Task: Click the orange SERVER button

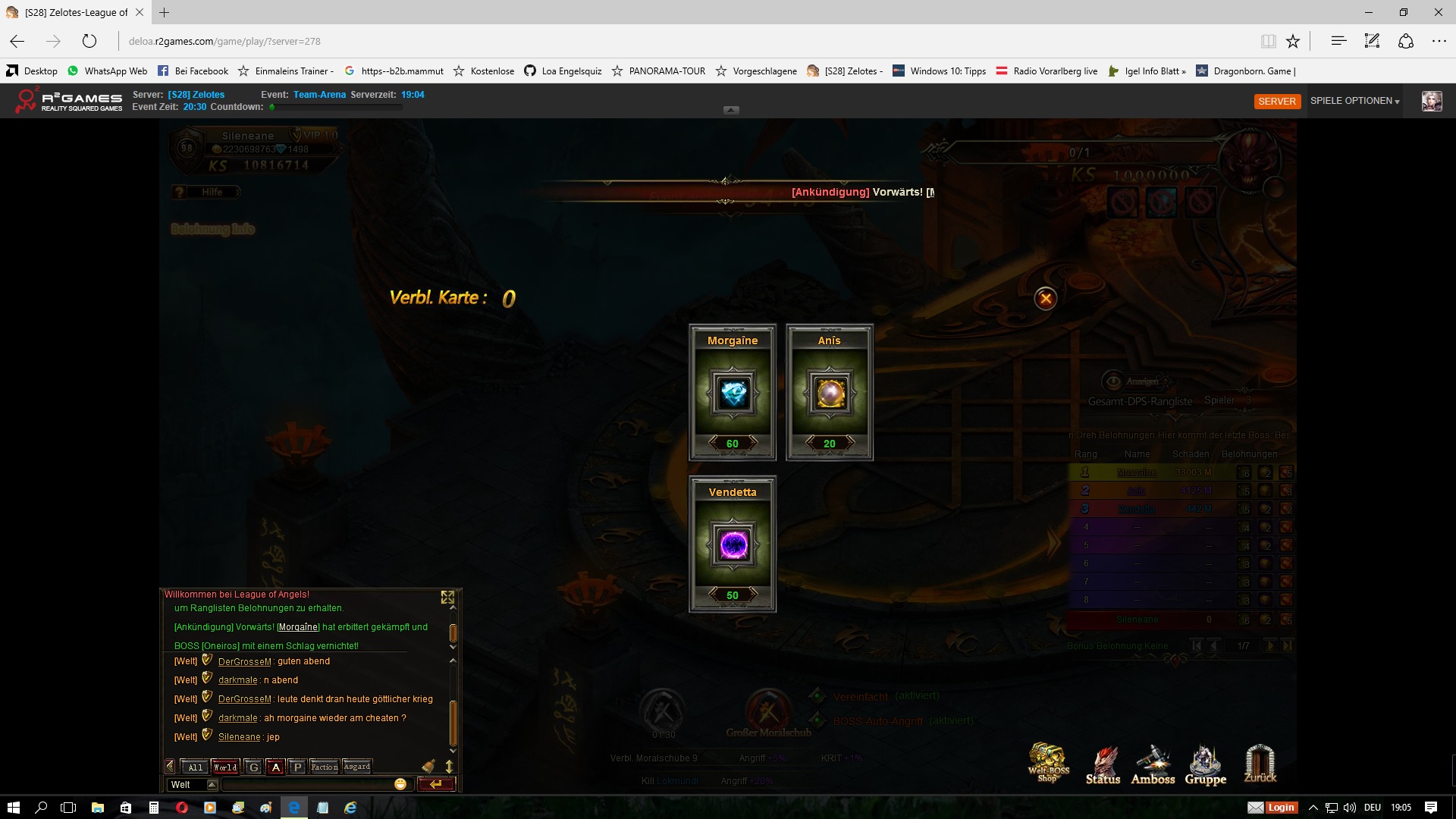Action: click(x=1277, y=102)
